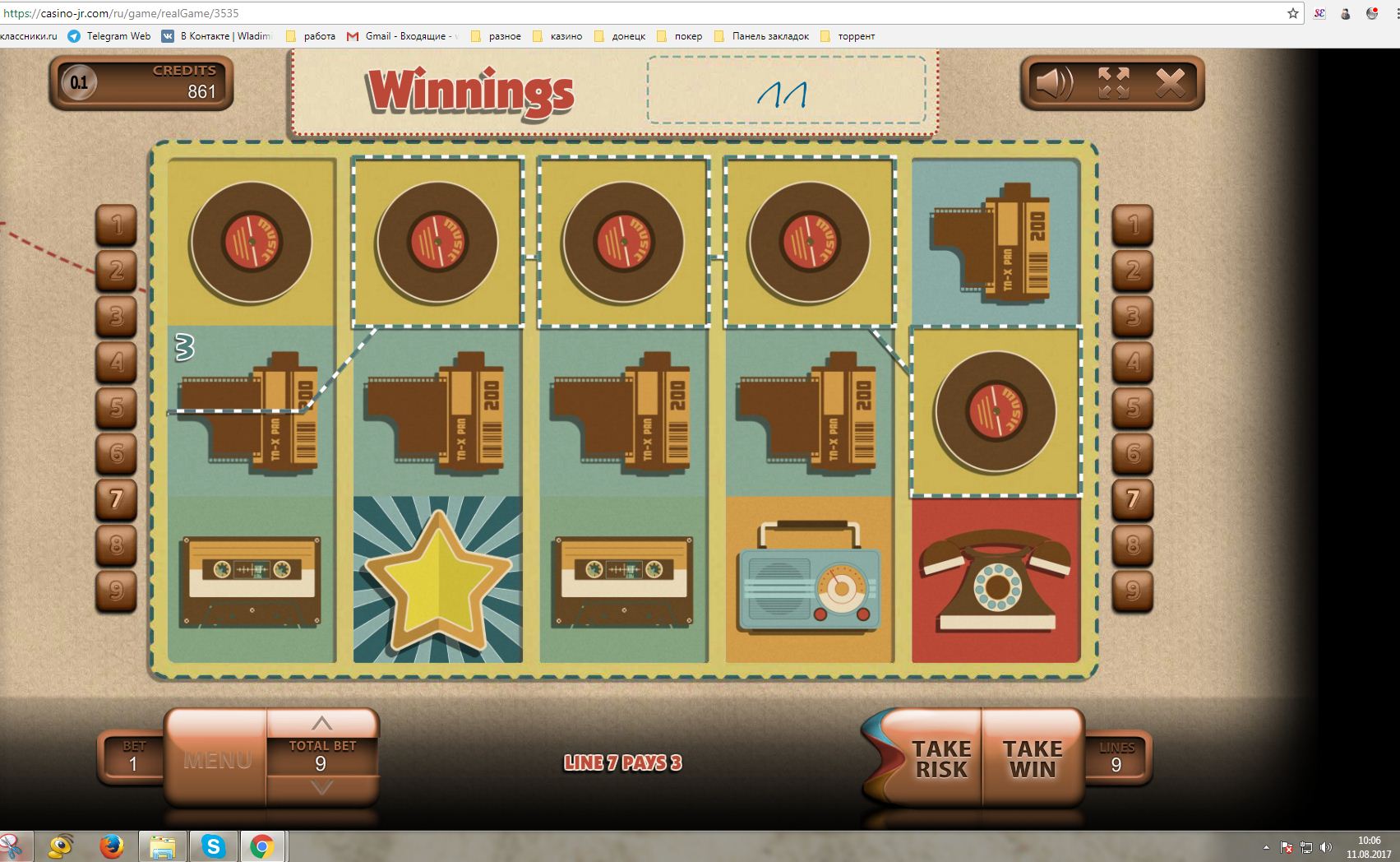Open the slot Menu button
This screenshot has width=1400, height=862.
(217, 759)
